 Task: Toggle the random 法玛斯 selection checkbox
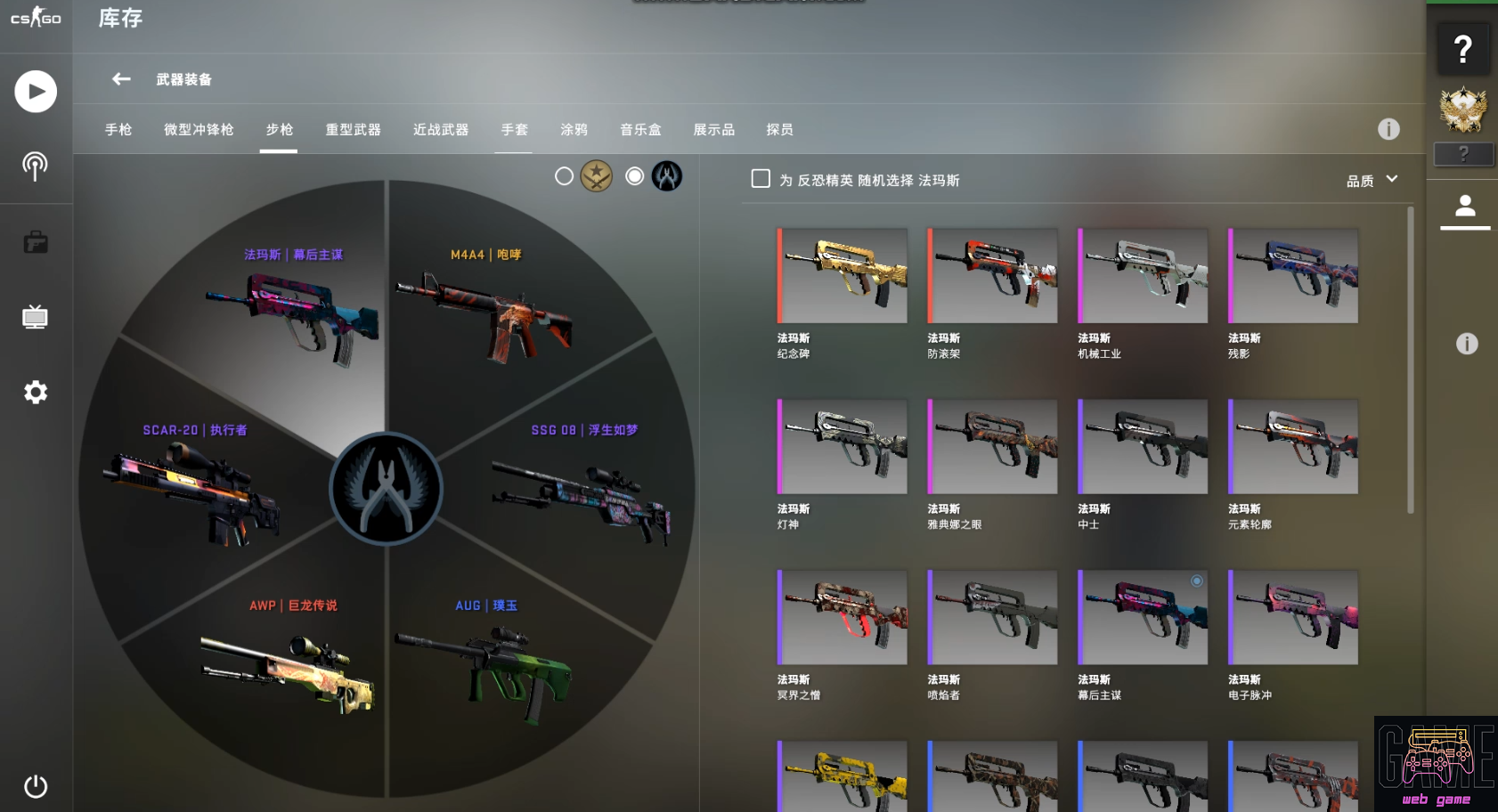pyautogui.click(x=761, y=179)
